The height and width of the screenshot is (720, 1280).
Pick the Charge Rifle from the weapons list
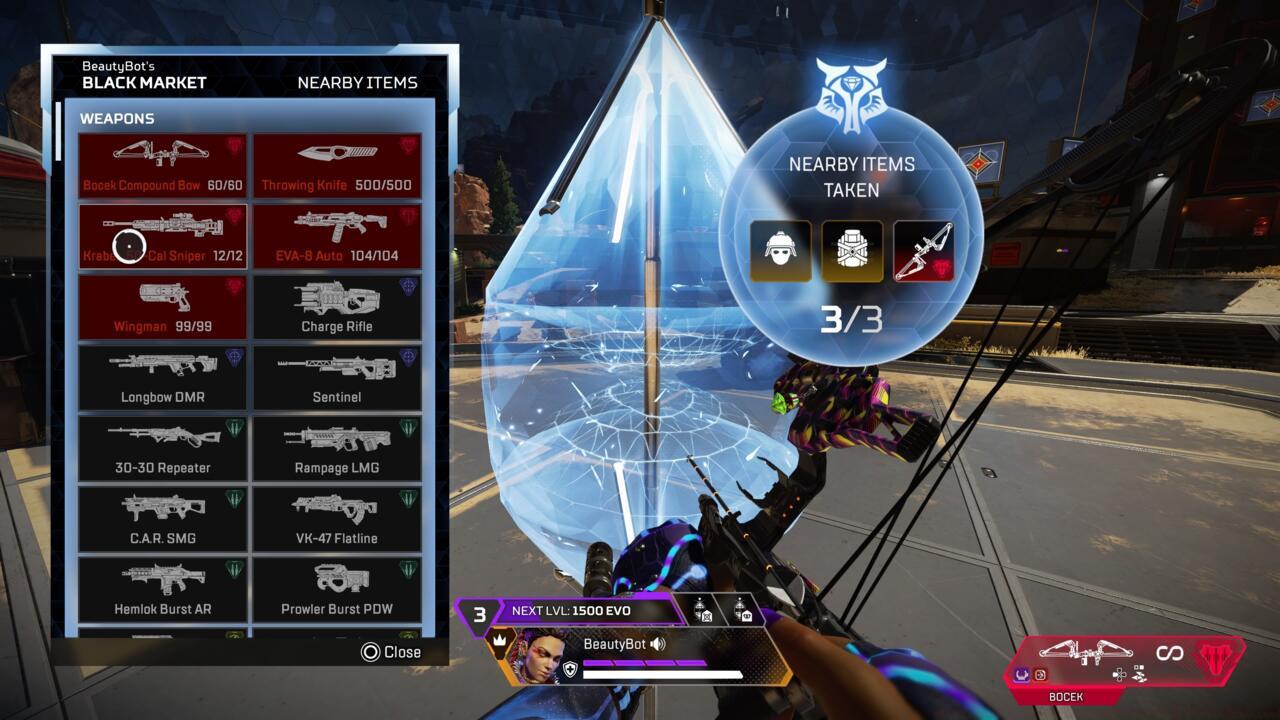(338, 305)
